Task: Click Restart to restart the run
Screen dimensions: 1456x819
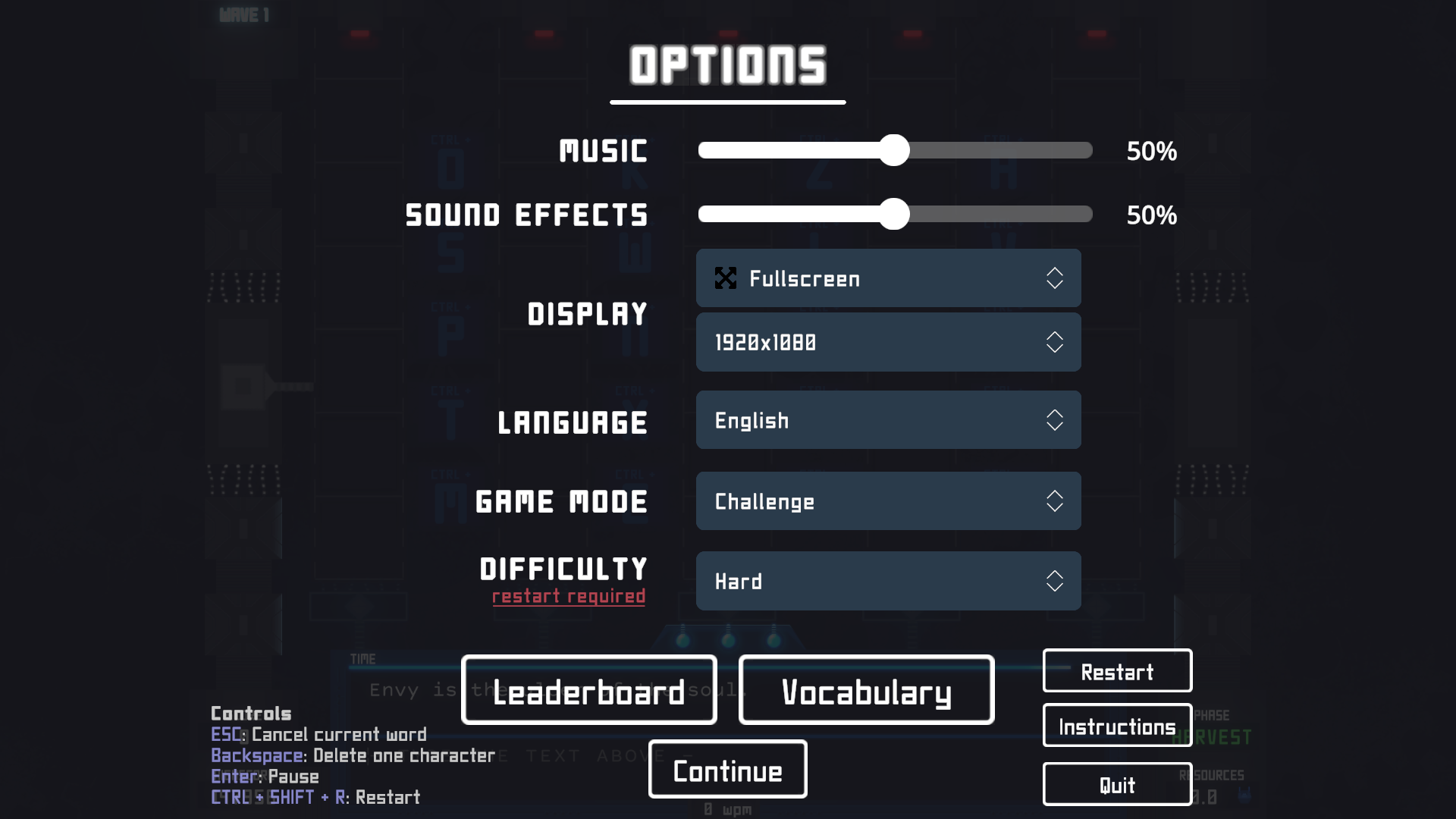Action: [1117, 671]
